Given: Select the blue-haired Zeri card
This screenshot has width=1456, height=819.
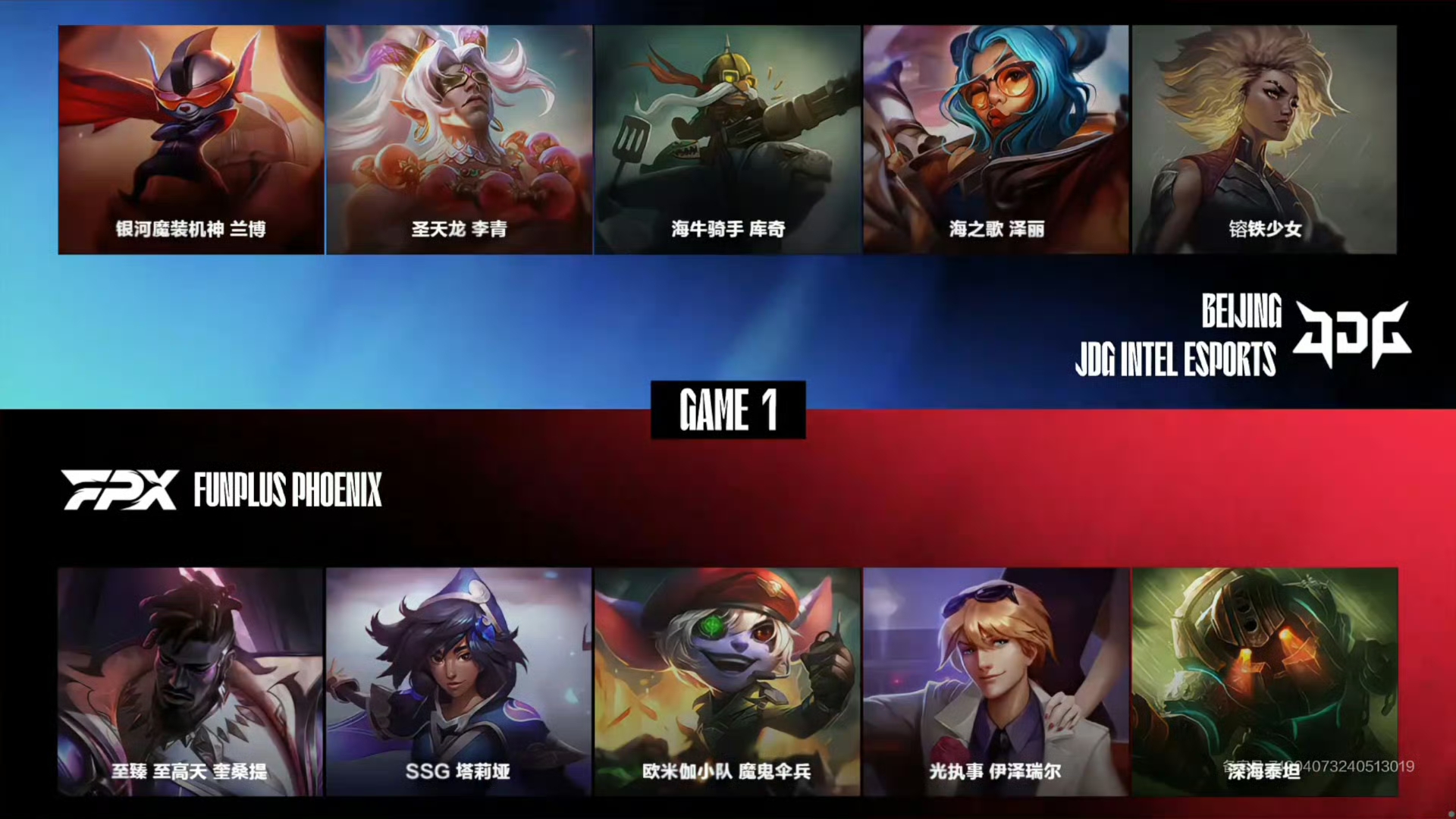Looking at the screenshot, I should click(996, 140).
